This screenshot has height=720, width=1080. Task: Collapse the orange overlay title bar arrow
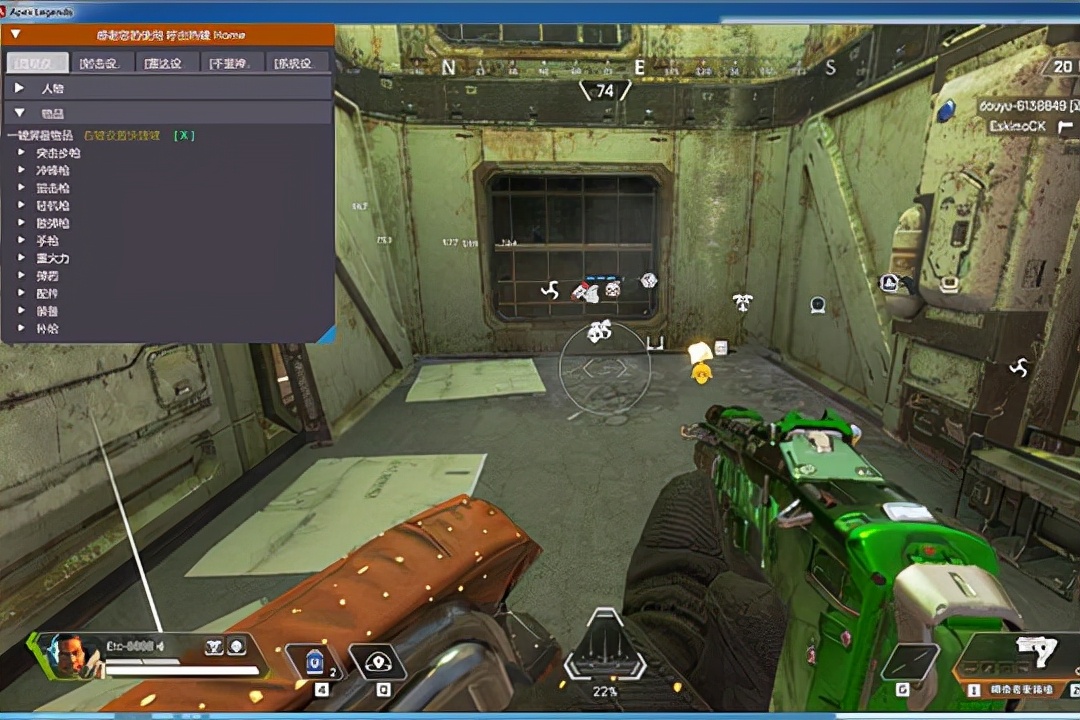coord(15,35)
